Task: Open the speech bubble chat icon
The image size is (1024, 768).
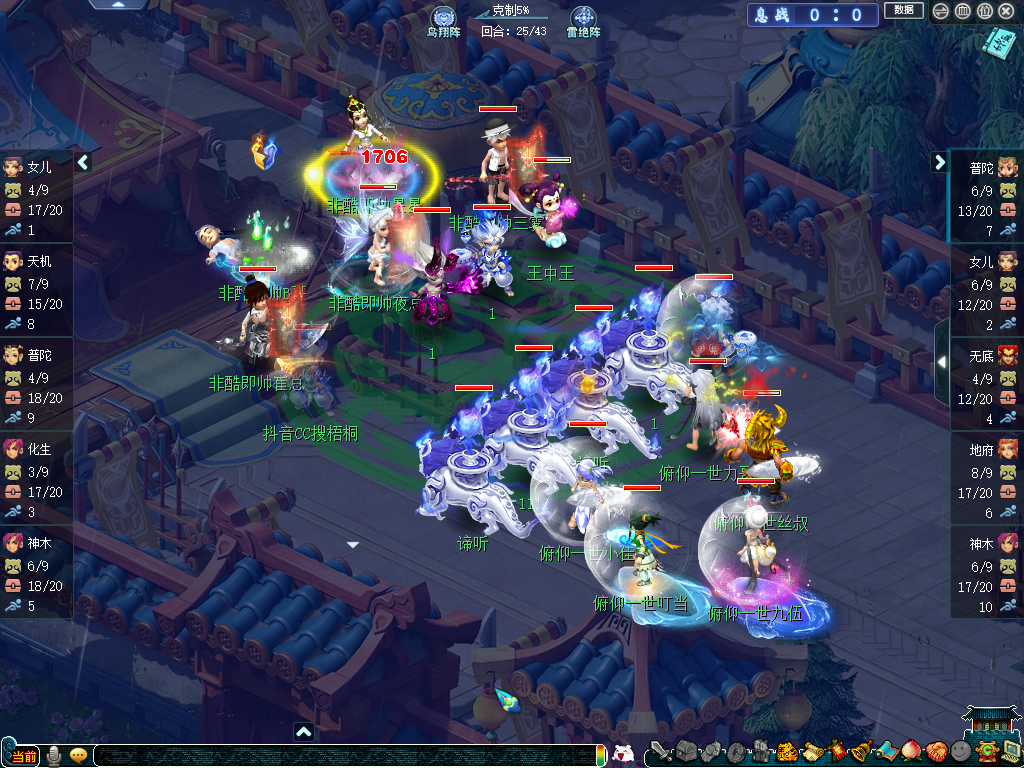Action: point(78,755)
